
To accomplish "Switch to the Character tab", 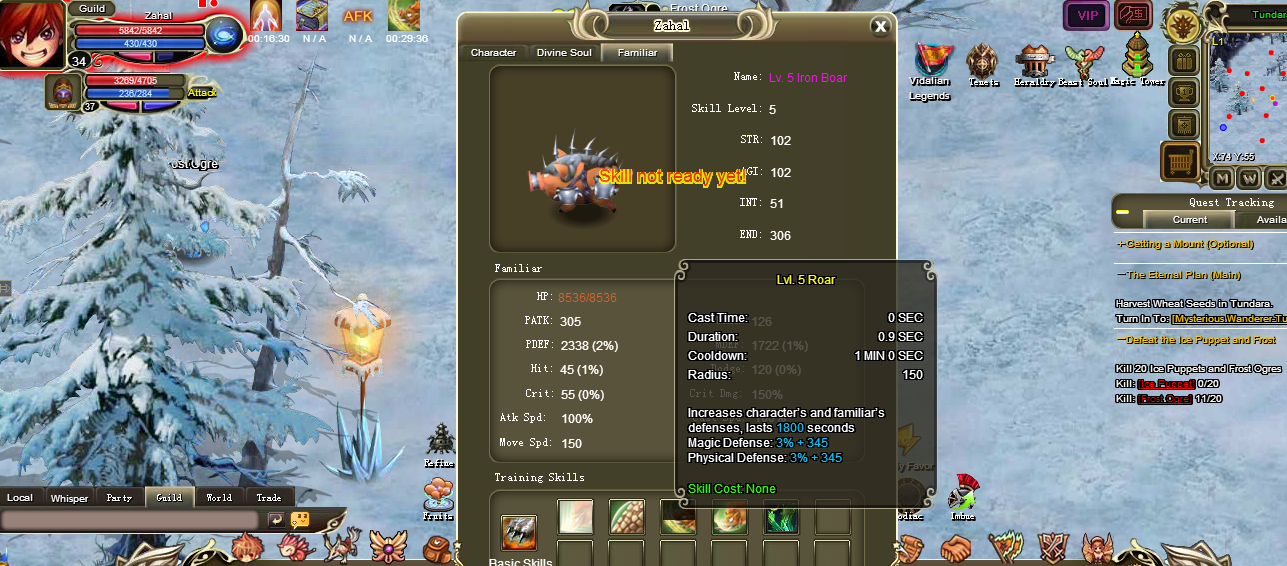I will 493,53.
